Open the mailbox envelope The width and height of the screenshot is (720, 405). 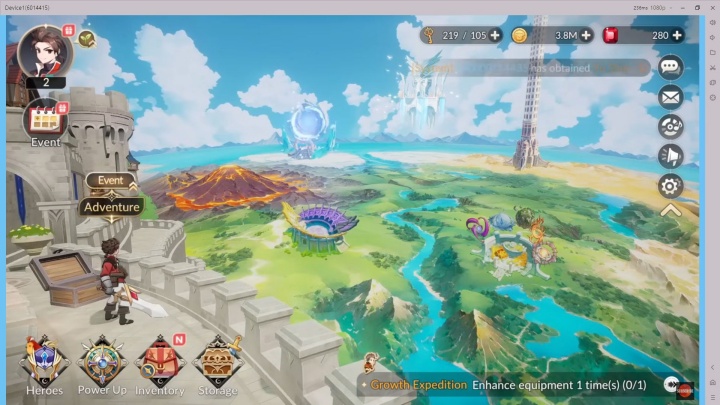(670, 97)
